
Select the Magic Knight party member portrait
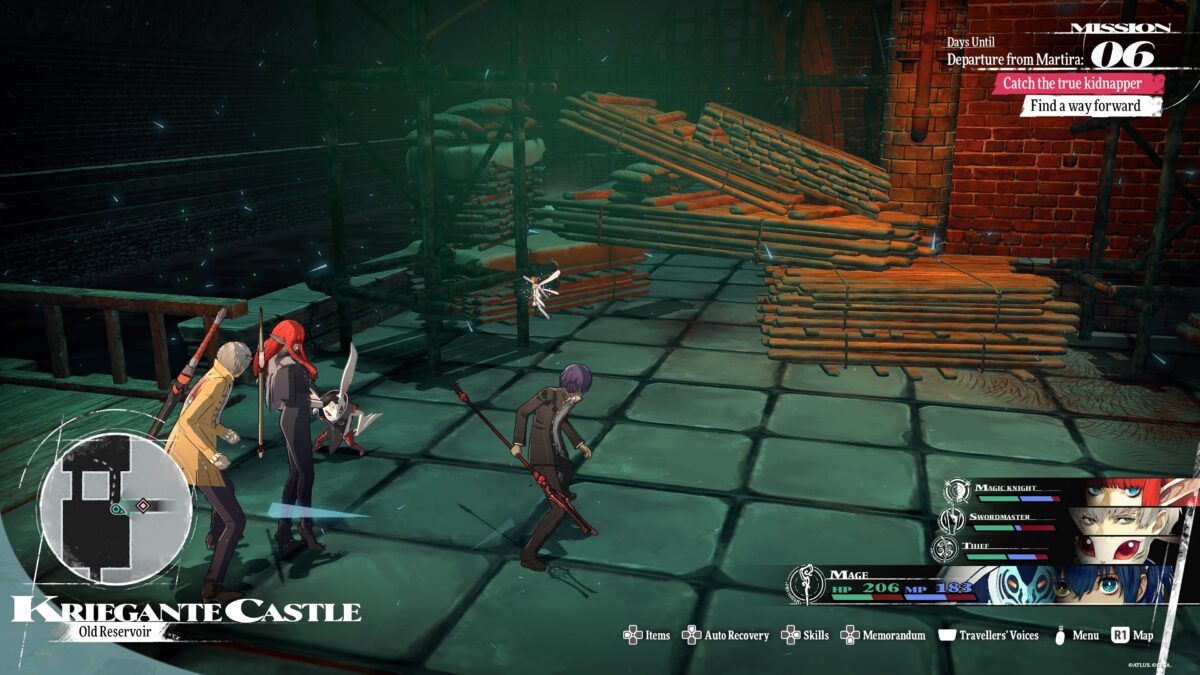[1122, 492]
